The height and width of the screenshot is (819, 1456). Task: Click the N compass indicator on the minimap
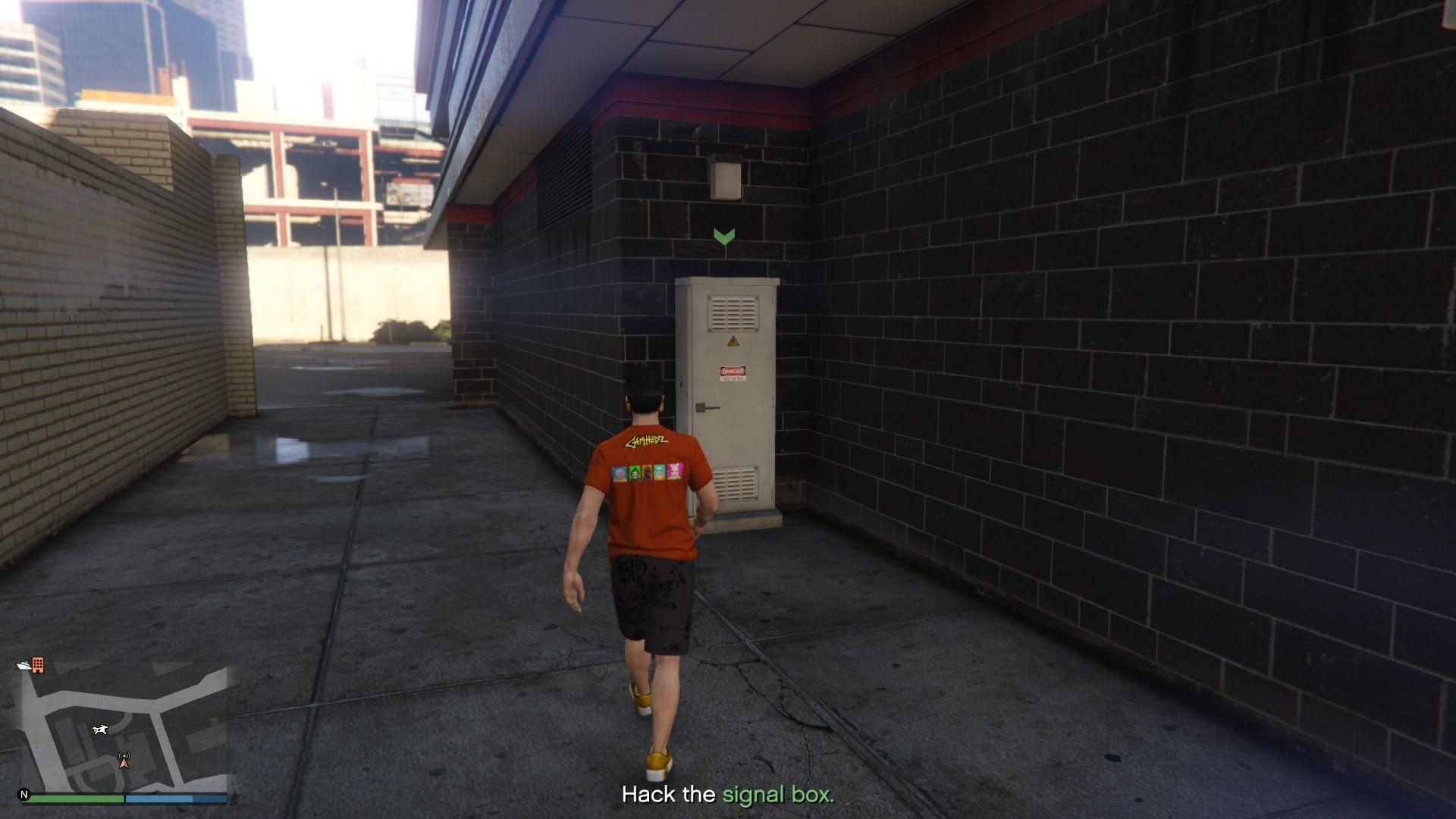tap(25, 793)
